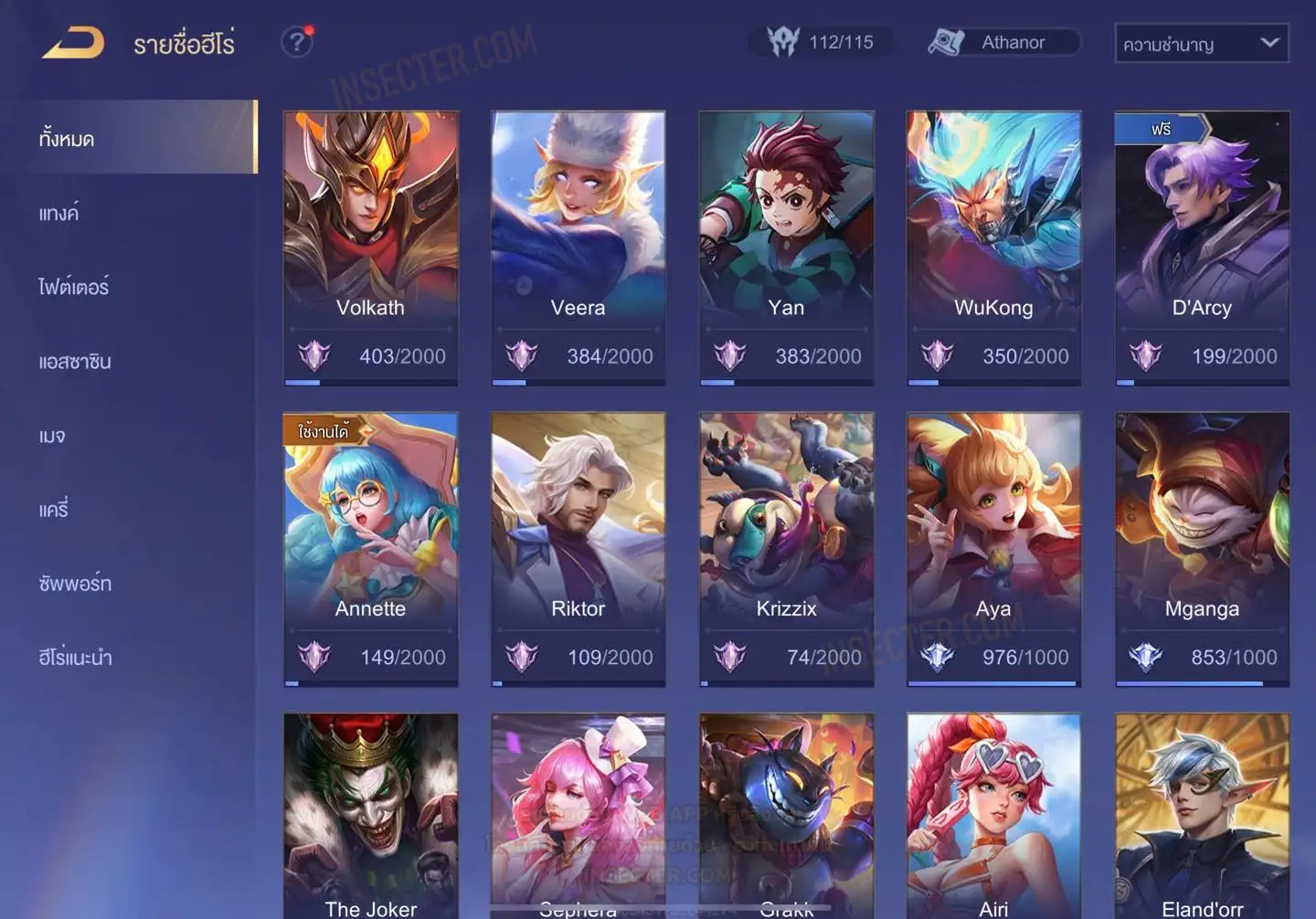Select the ทั้งหมด (All) tab
The image size is (1316, 919).
67,139
